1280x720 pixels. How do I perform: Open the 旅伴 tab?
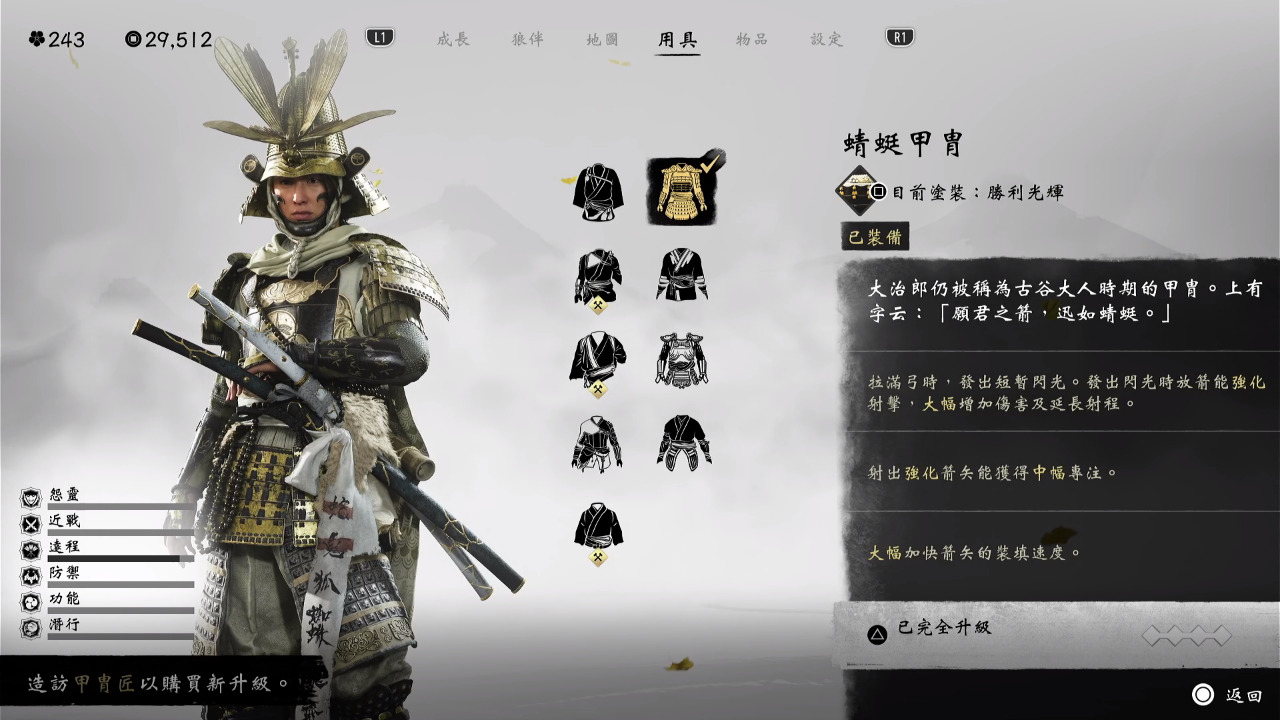[528, 39]
